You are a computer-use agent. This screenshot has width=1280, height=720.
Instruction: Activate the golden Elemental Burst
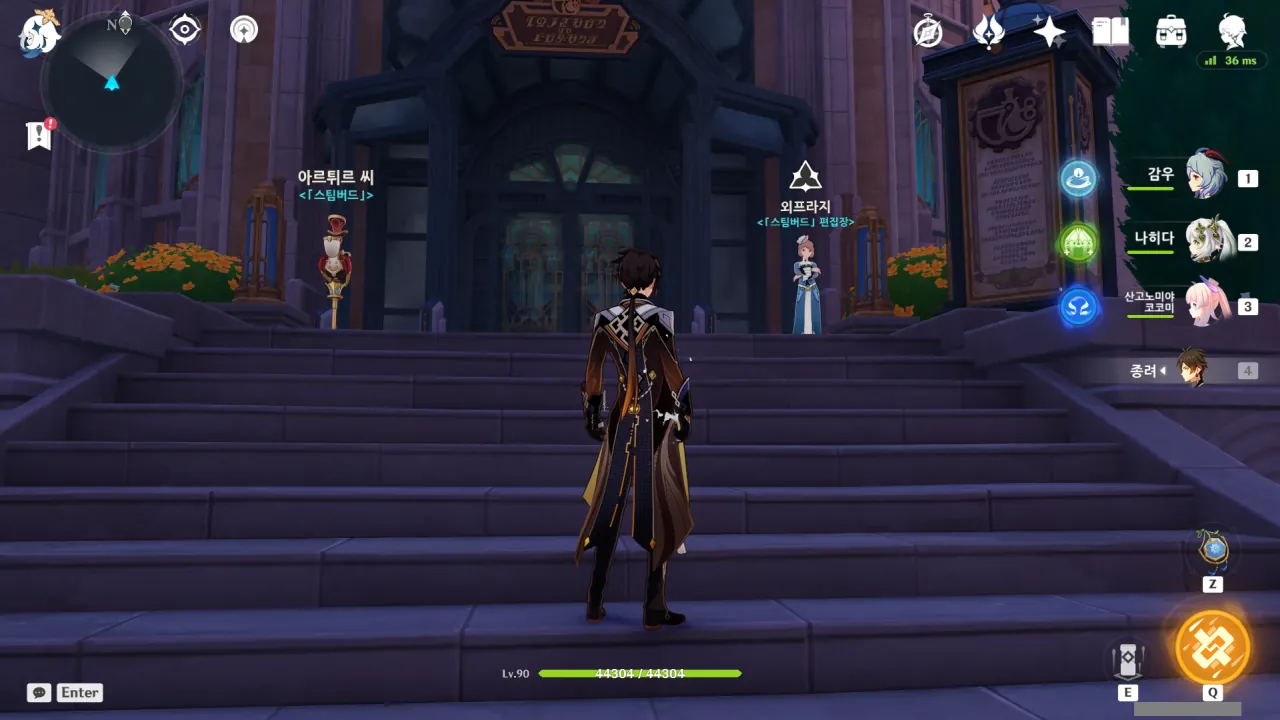pos(1212,647)
